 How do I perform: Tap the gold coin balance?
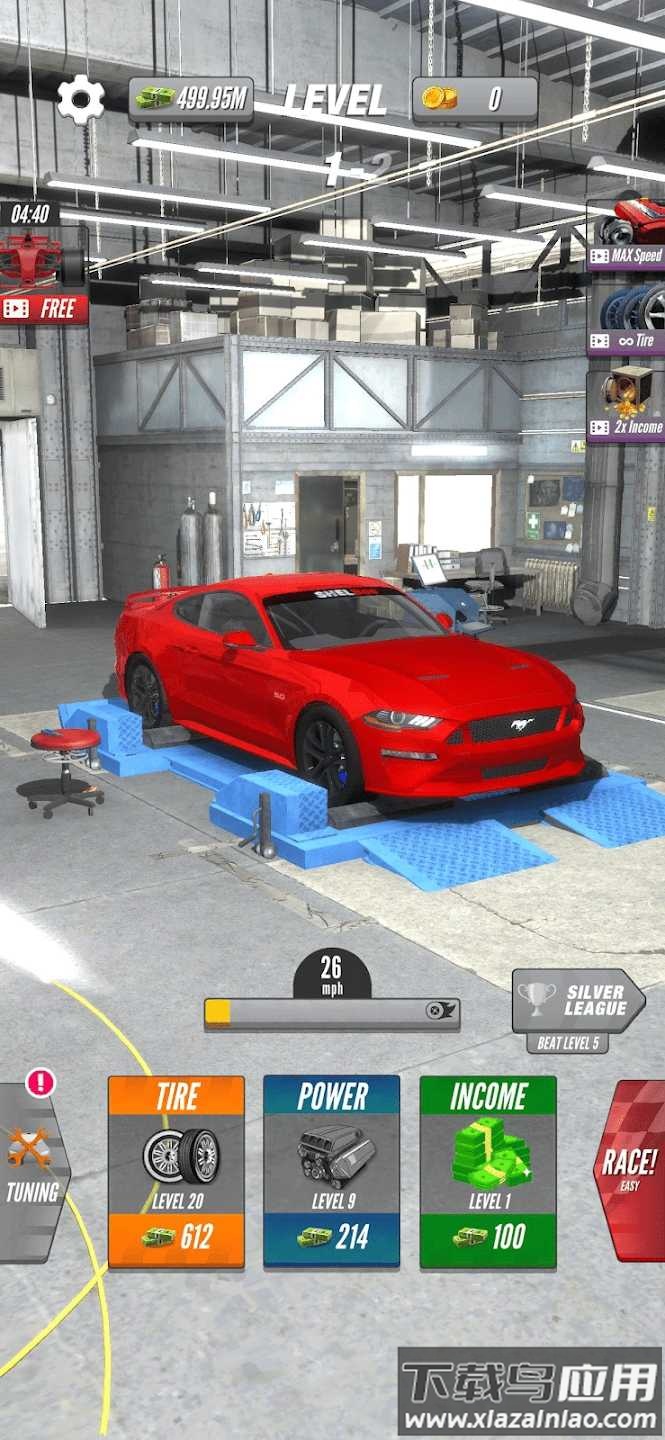[x=475, y=98]
